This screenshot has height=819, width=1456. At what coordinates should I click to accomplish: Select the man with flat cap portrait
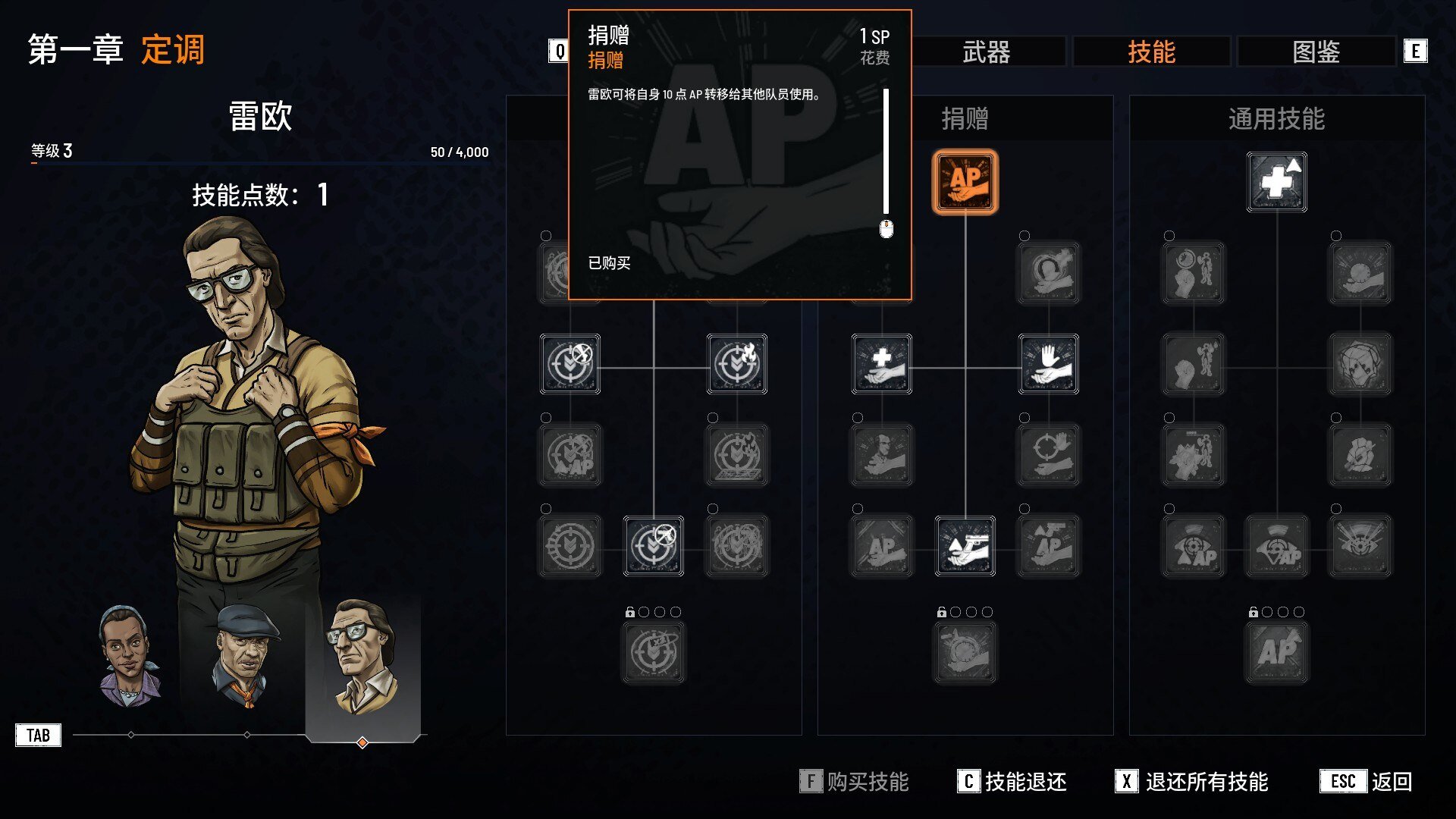pyautogui.click(x=245, y=656)
